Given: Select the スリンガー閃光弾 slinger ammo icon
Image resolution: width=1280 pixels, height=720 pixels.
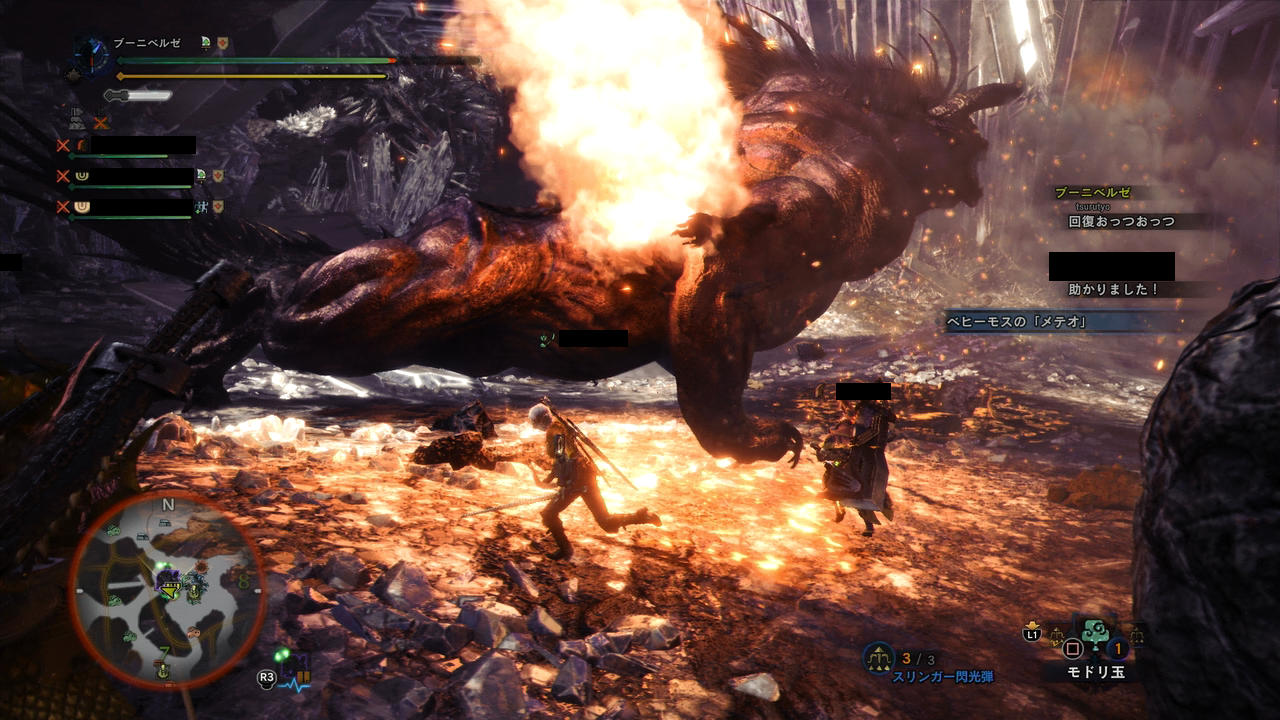Looking at the screenshot, I should click(x=878, y=657).
